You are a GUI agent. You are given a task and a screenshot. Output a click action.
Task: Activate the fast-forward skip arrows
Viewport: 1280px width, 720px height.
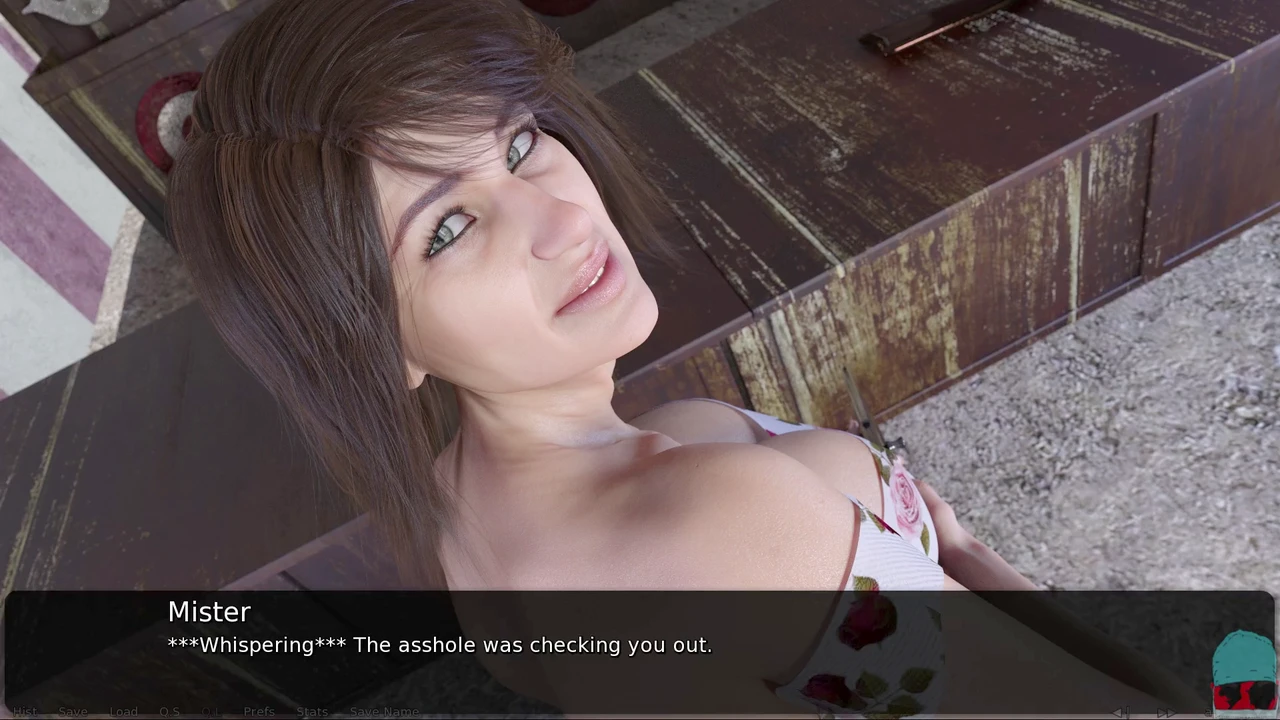(x=1165, y=712)
